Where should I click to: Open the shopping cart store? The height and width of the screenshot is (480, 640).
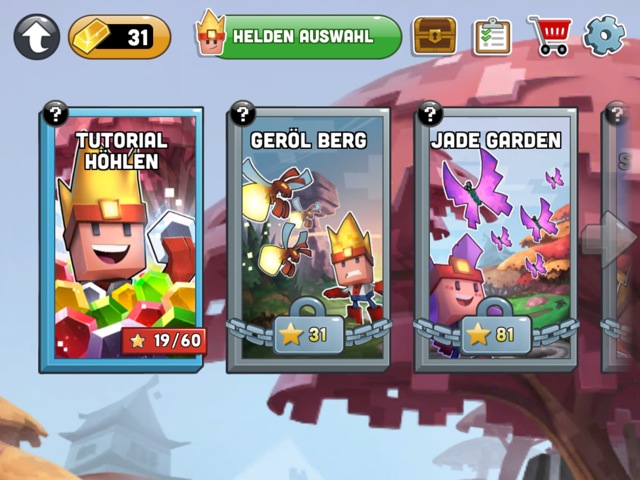pos(548,36)
